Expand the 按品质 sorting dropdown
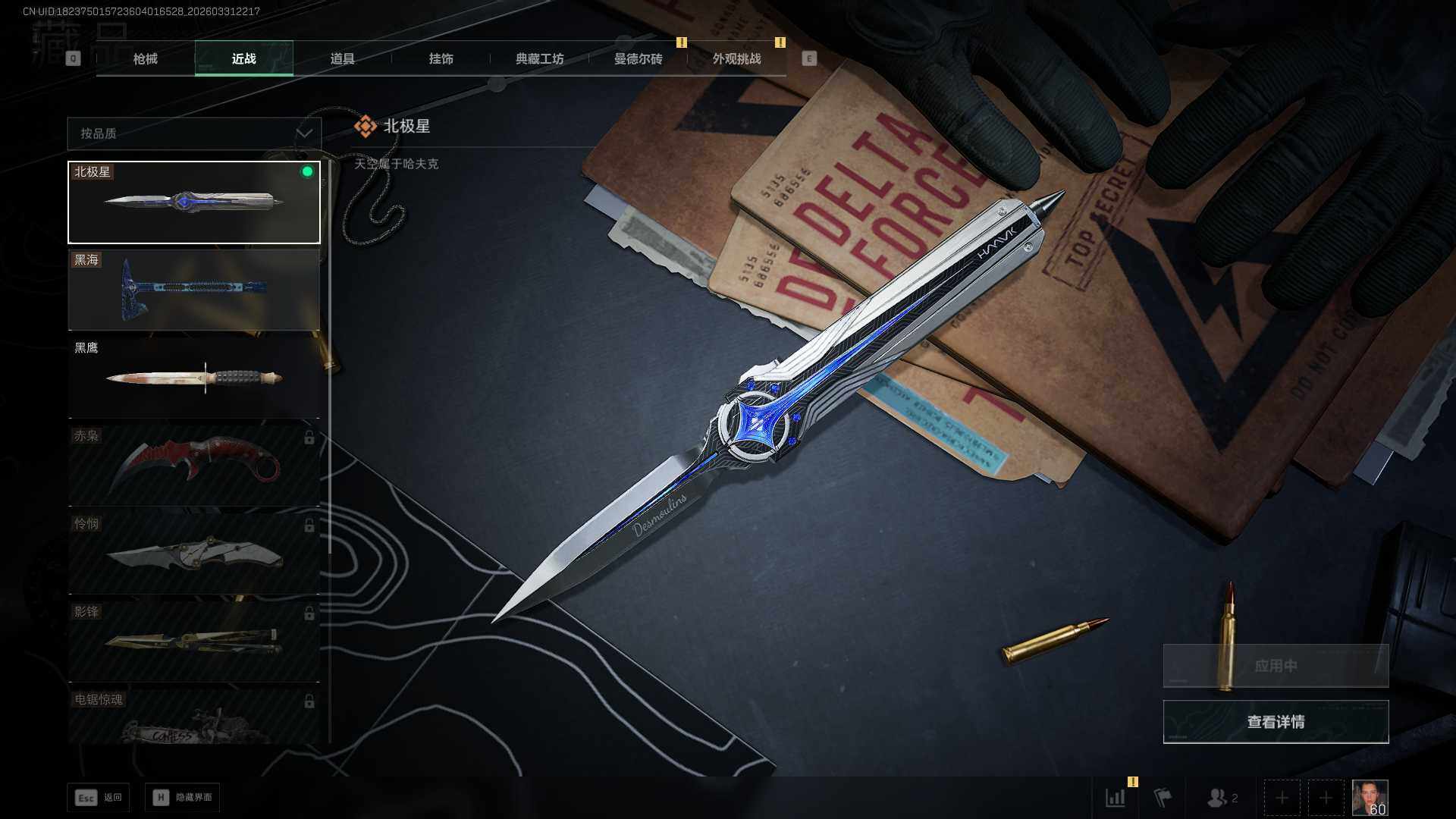This screenshot has width=1456, height=819. pyautogui.click(x=194, y=133)
